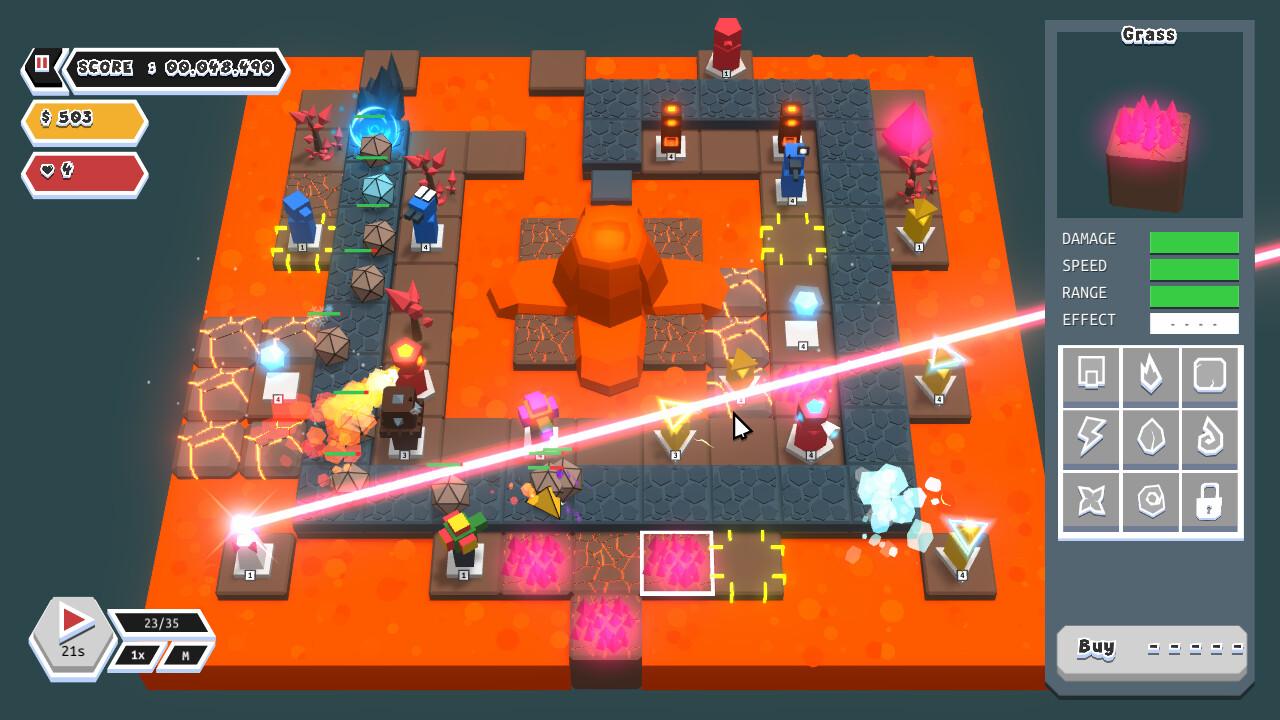Image resolution: width=1280 pixels, height=720 pixels.
Task: Select the stone element icon
Action: 1150,501
